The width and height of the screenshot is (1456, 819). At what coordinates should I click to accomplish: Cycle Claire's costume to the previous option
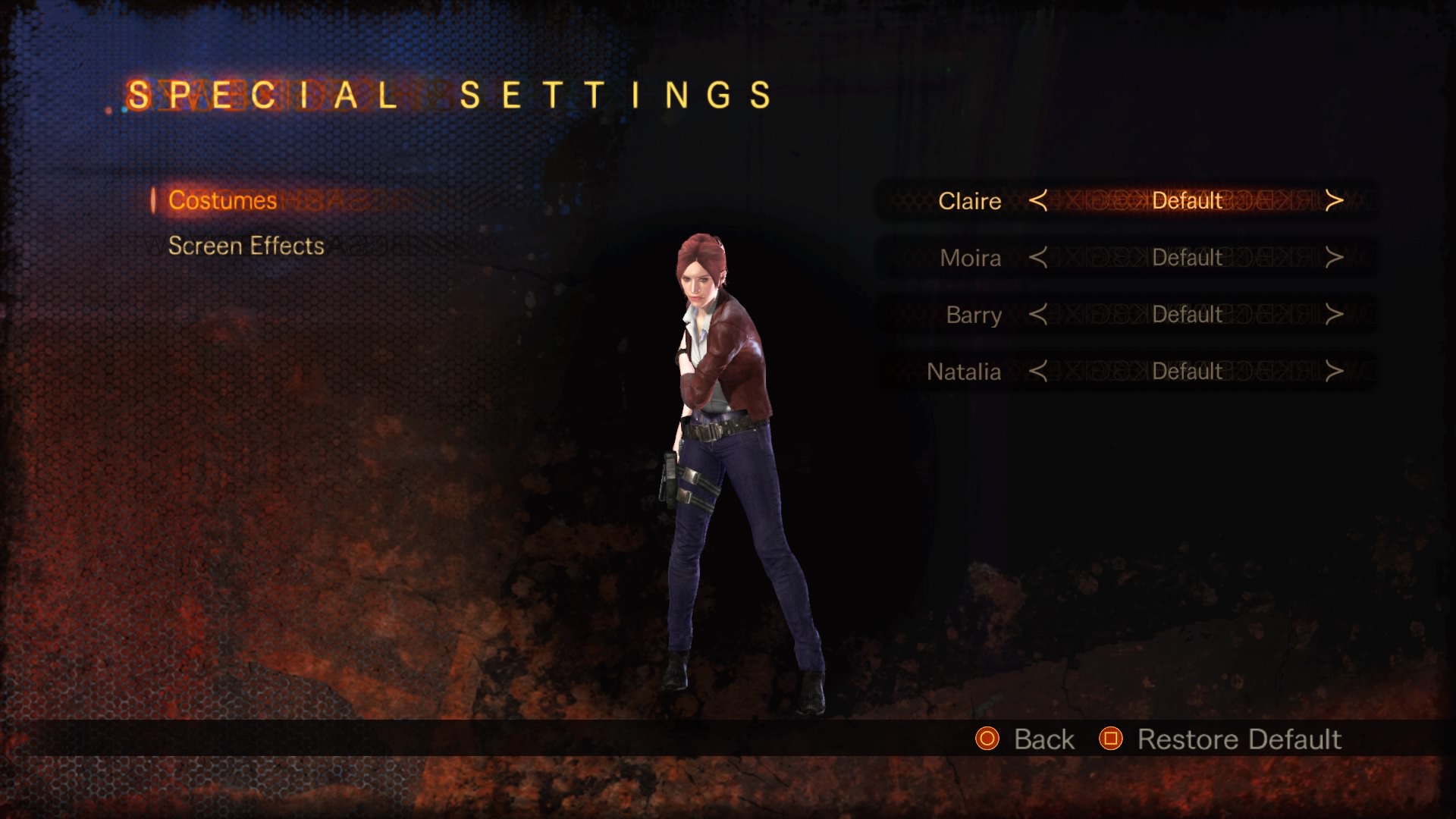pyautogui.click(x=1038, y=201)
